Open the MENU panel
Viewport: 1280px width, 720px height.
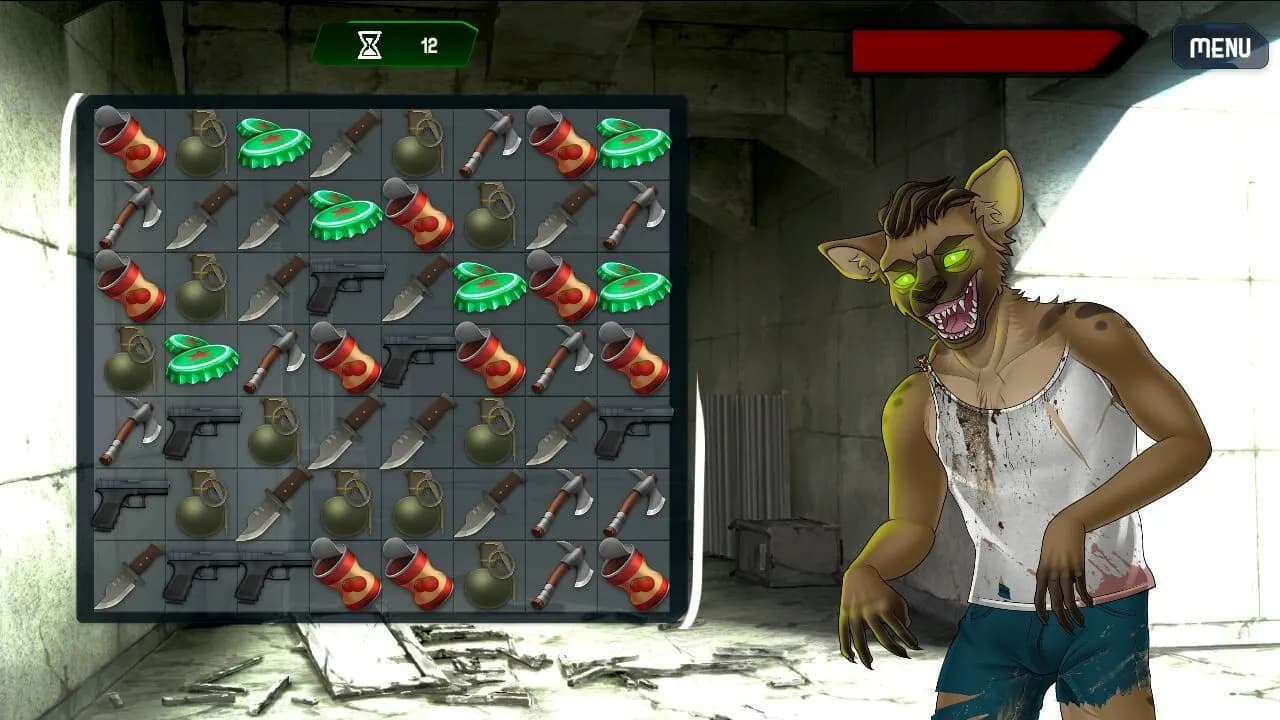click(x=1218, y=46)
